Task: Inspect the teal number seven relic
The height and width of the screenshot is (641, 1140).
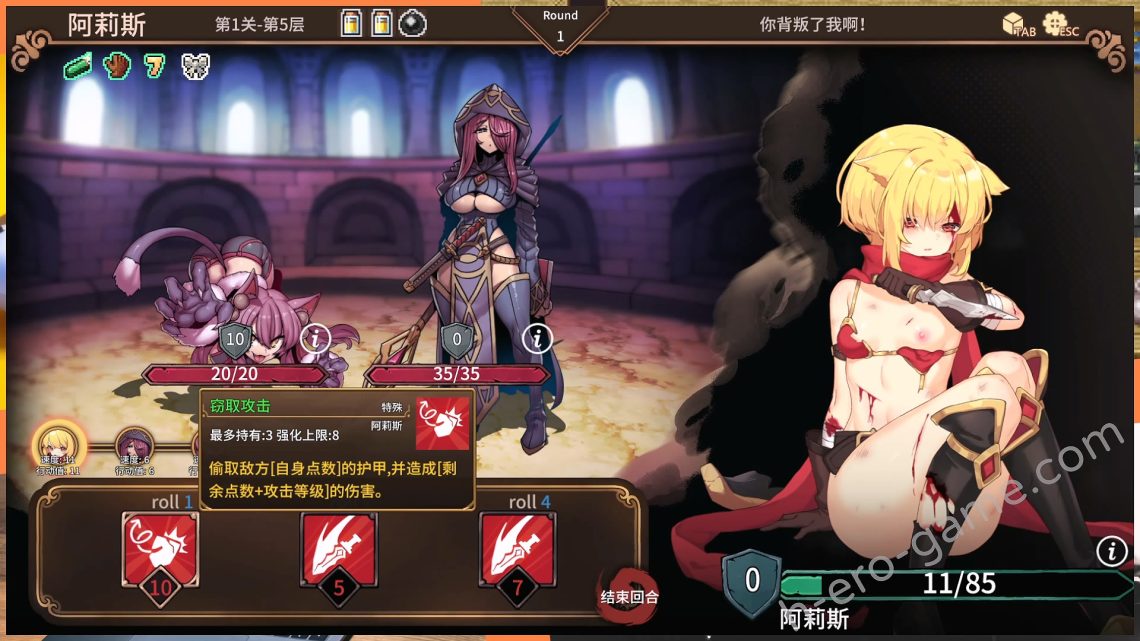Action: pos(155,66)
